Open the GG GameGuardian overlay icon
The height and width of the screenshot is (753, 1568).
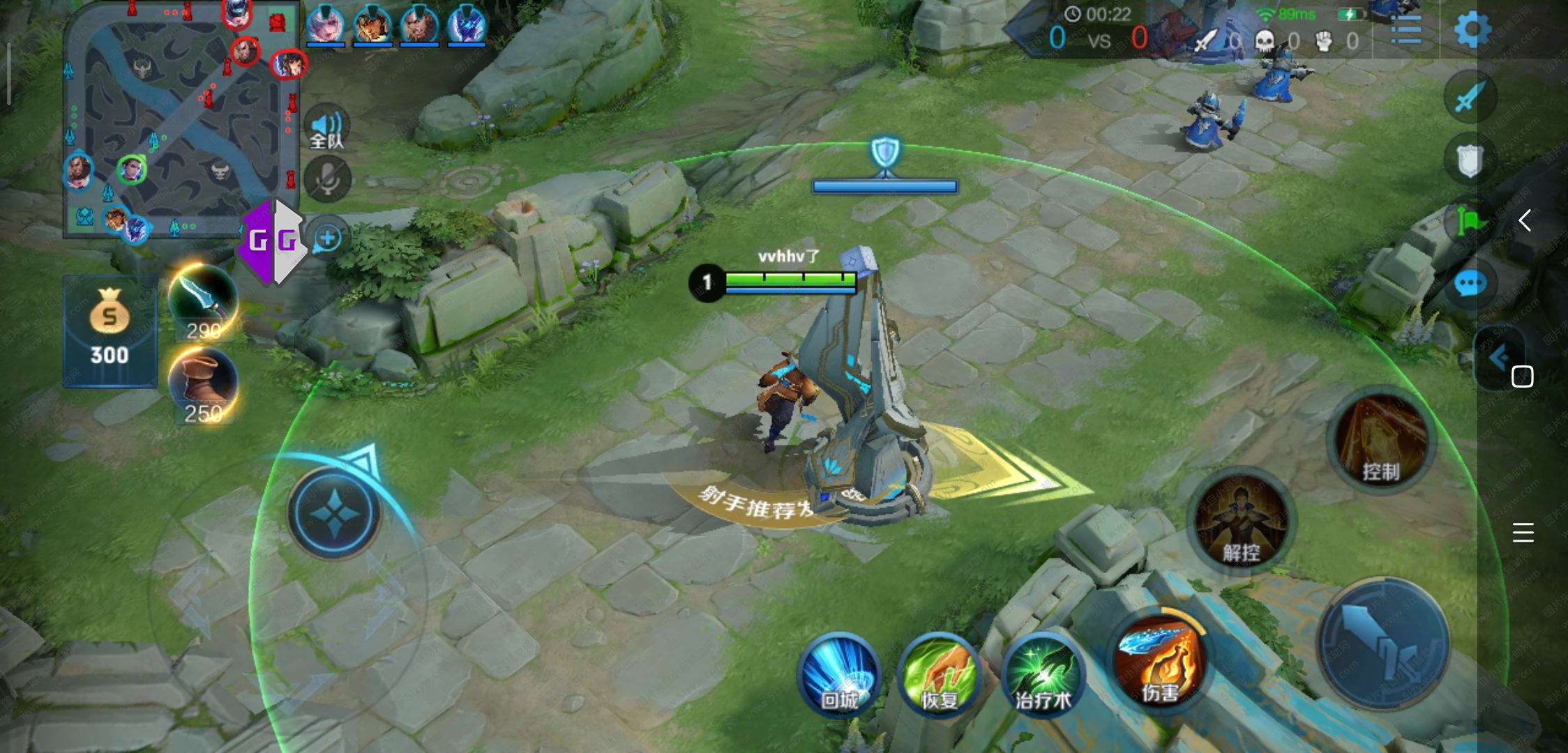click(x=273, y=241)
